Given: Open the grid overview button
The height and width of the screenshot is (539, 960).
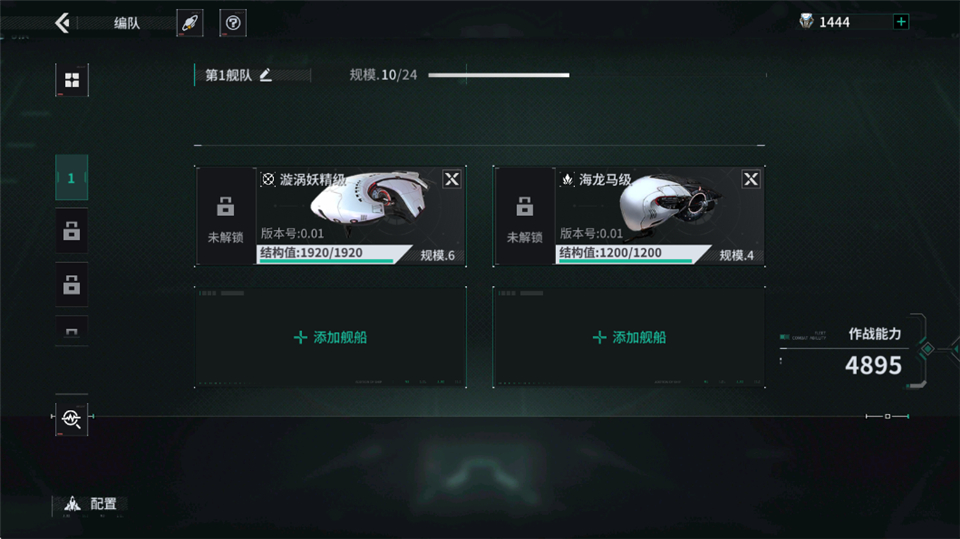Looking at the screenshot, I should tap(71, 80).
